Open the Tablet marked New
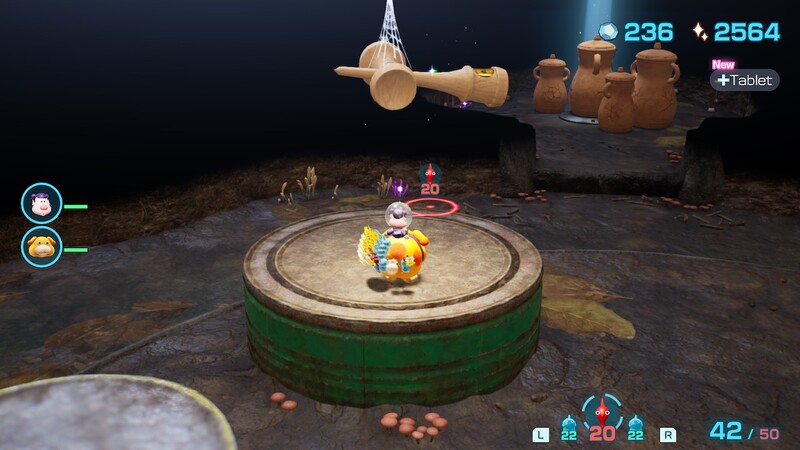The image size is (800, 450). [x=744, y=80]
